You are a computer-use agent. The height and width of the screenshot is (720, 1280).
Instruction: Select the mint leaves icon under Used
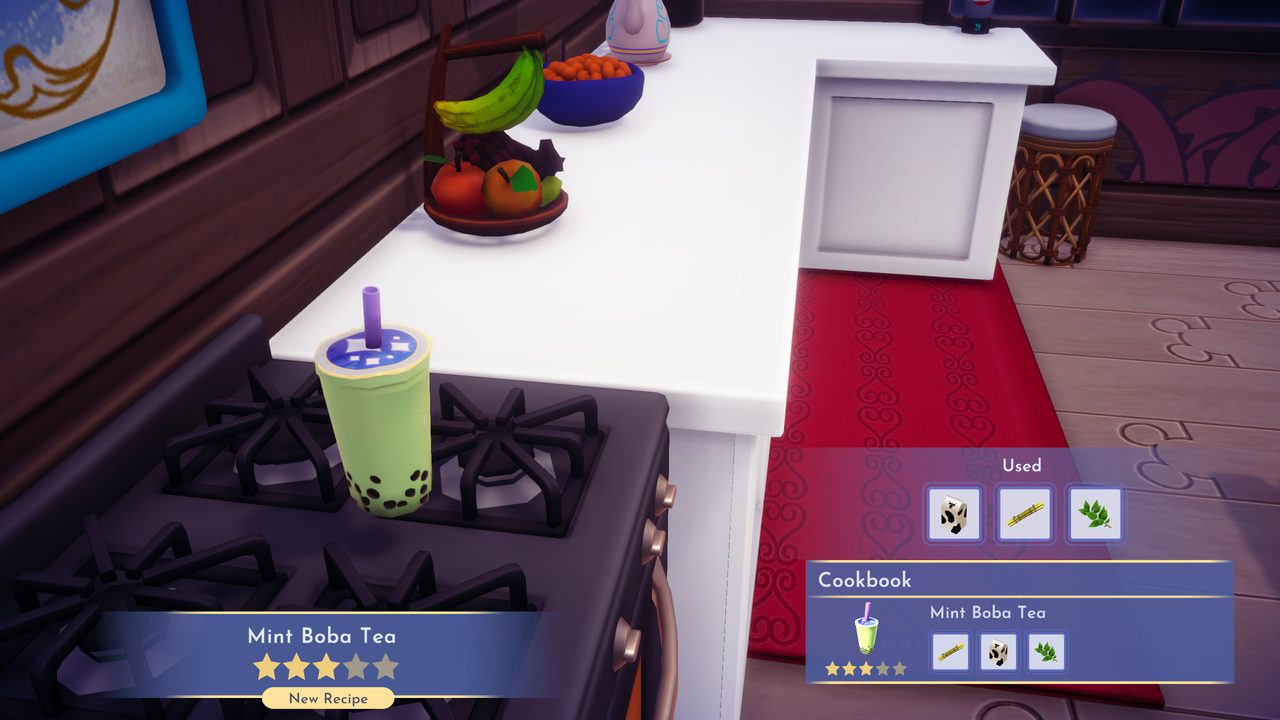click(x=1095, y=513)
